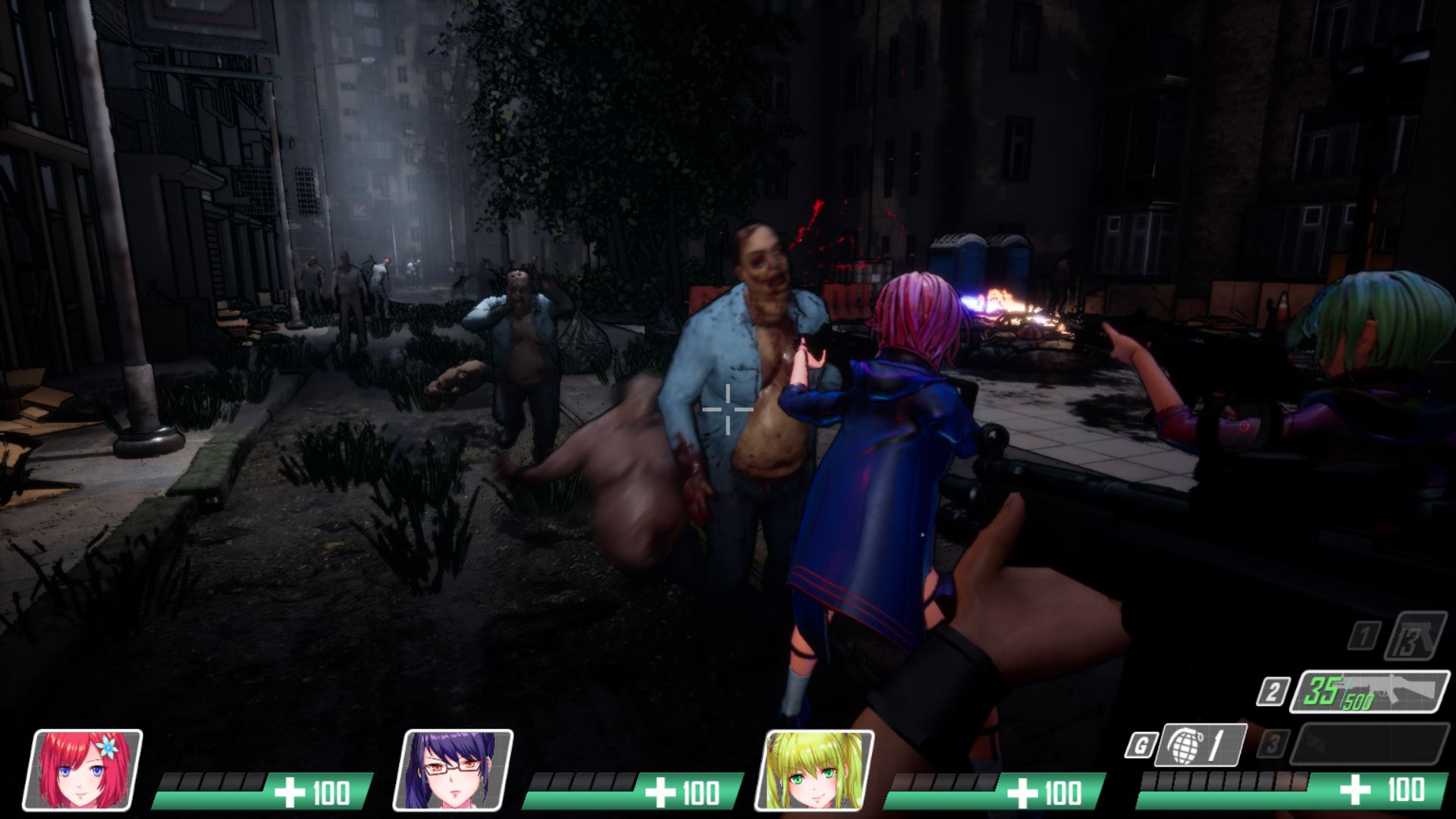Click the 2 key badge next to the rifle

(x=1273, y=691)
